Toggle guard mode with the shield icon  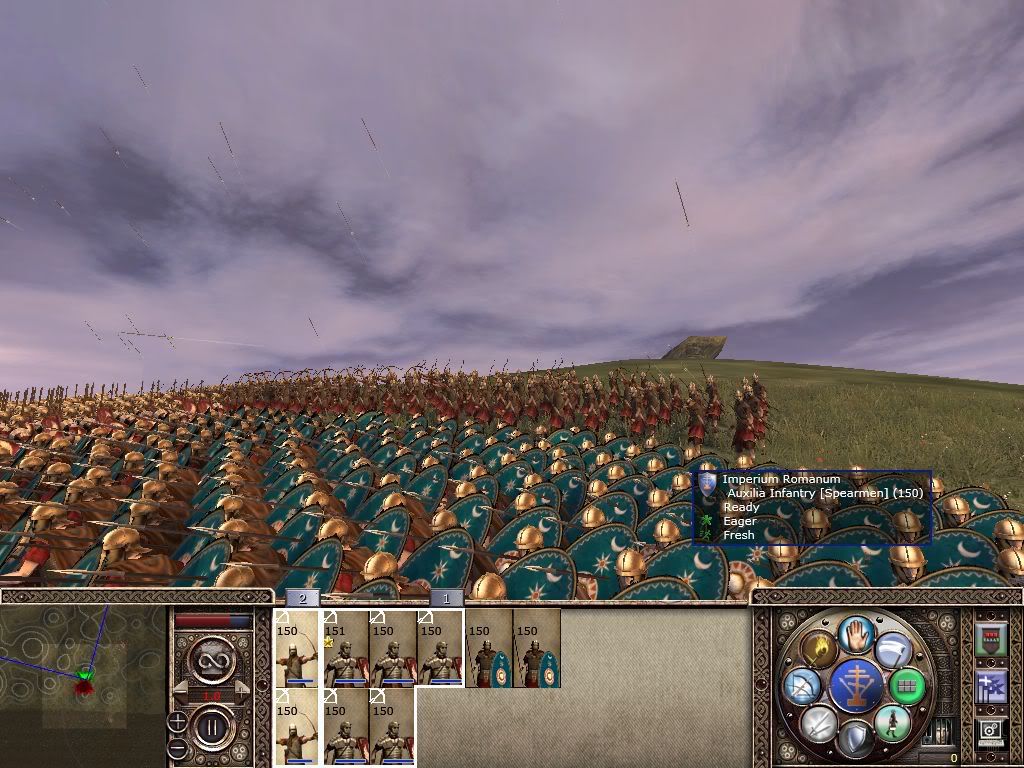click(856, 738)
